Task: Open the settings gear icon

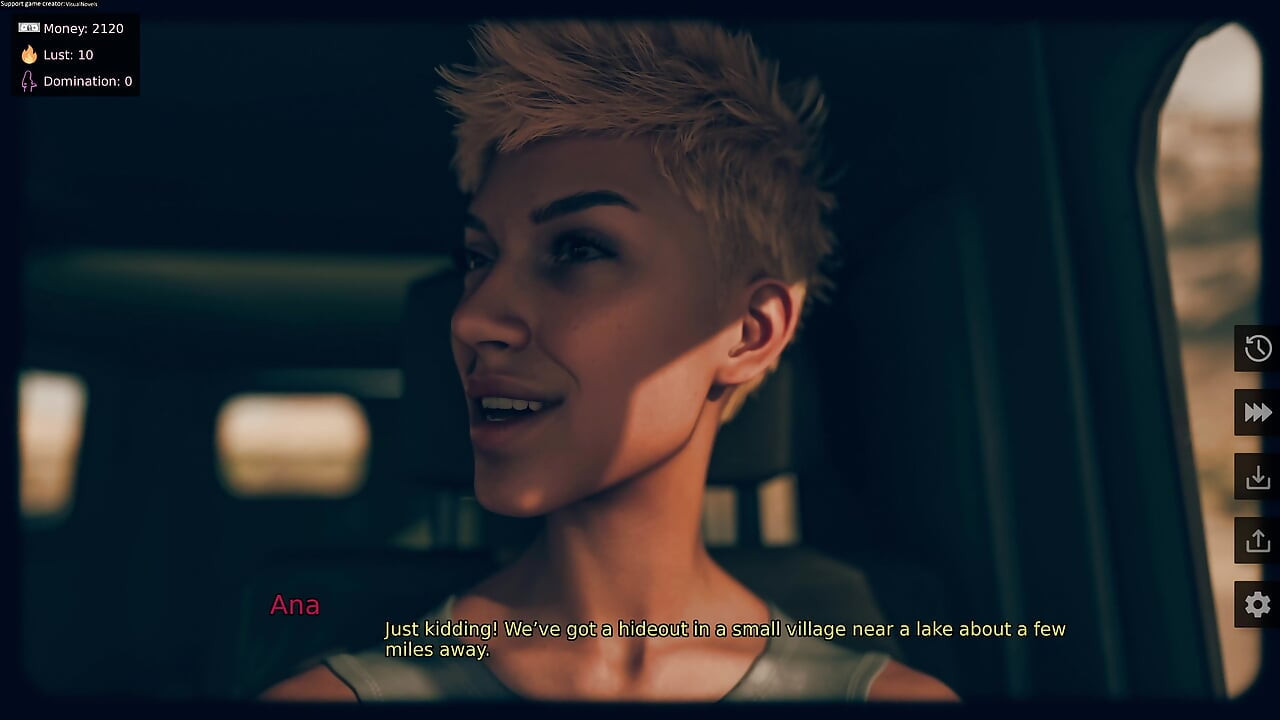Action: pos(1257,604)
